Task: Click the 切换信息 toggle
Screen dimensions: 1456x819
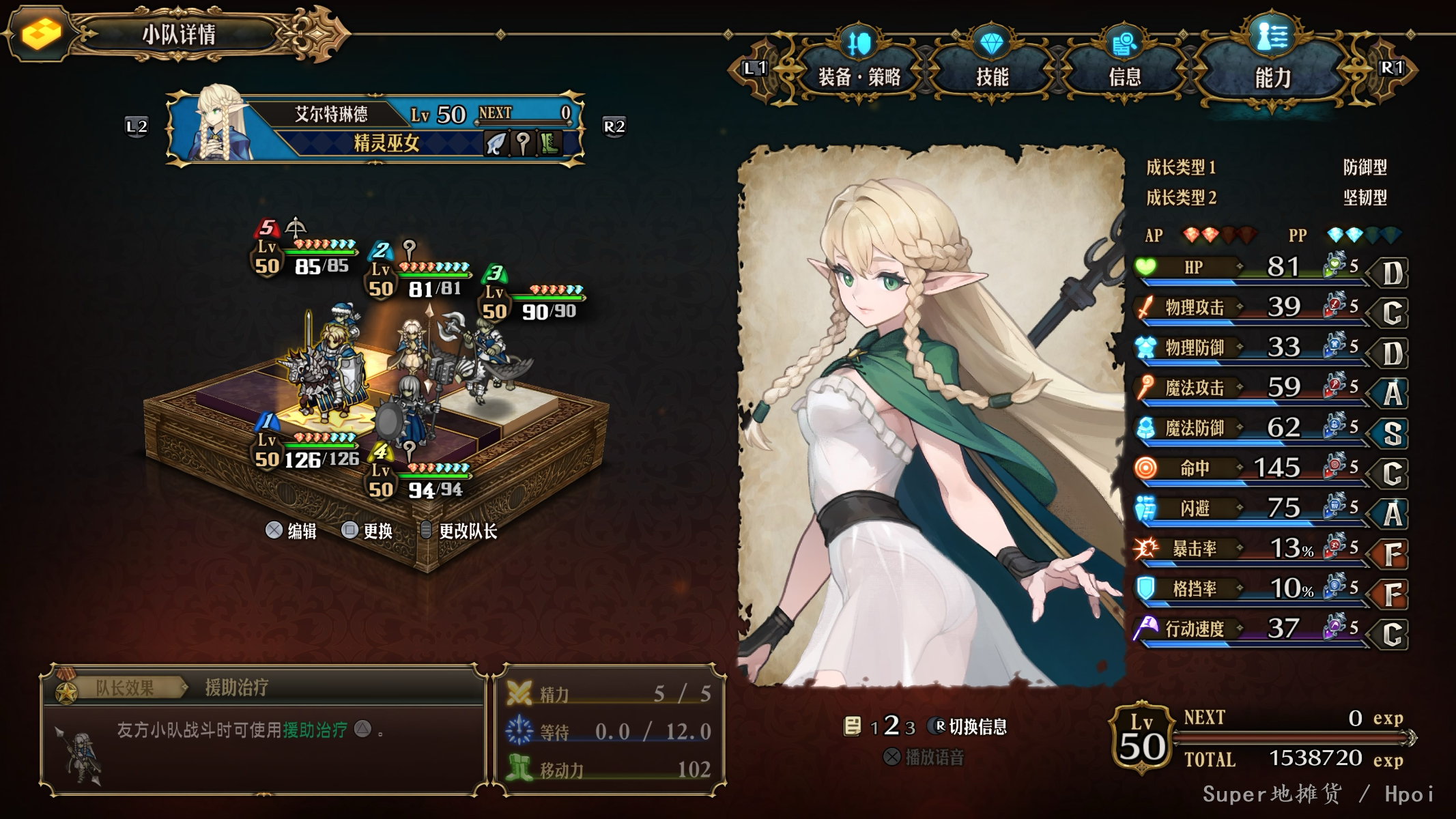Action: point(970,727)
